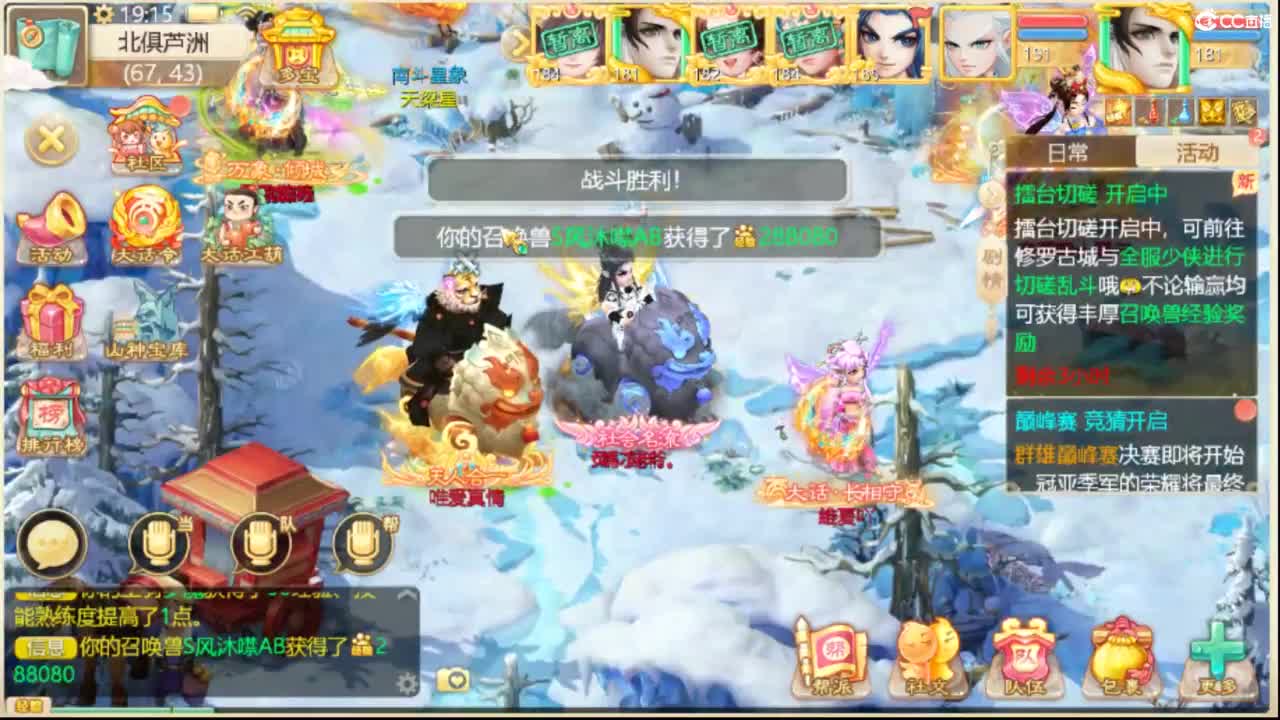Screen dimensions: 1280x720
Task: Toggle the 帮 guild voice mic
Action: point(362,543)
